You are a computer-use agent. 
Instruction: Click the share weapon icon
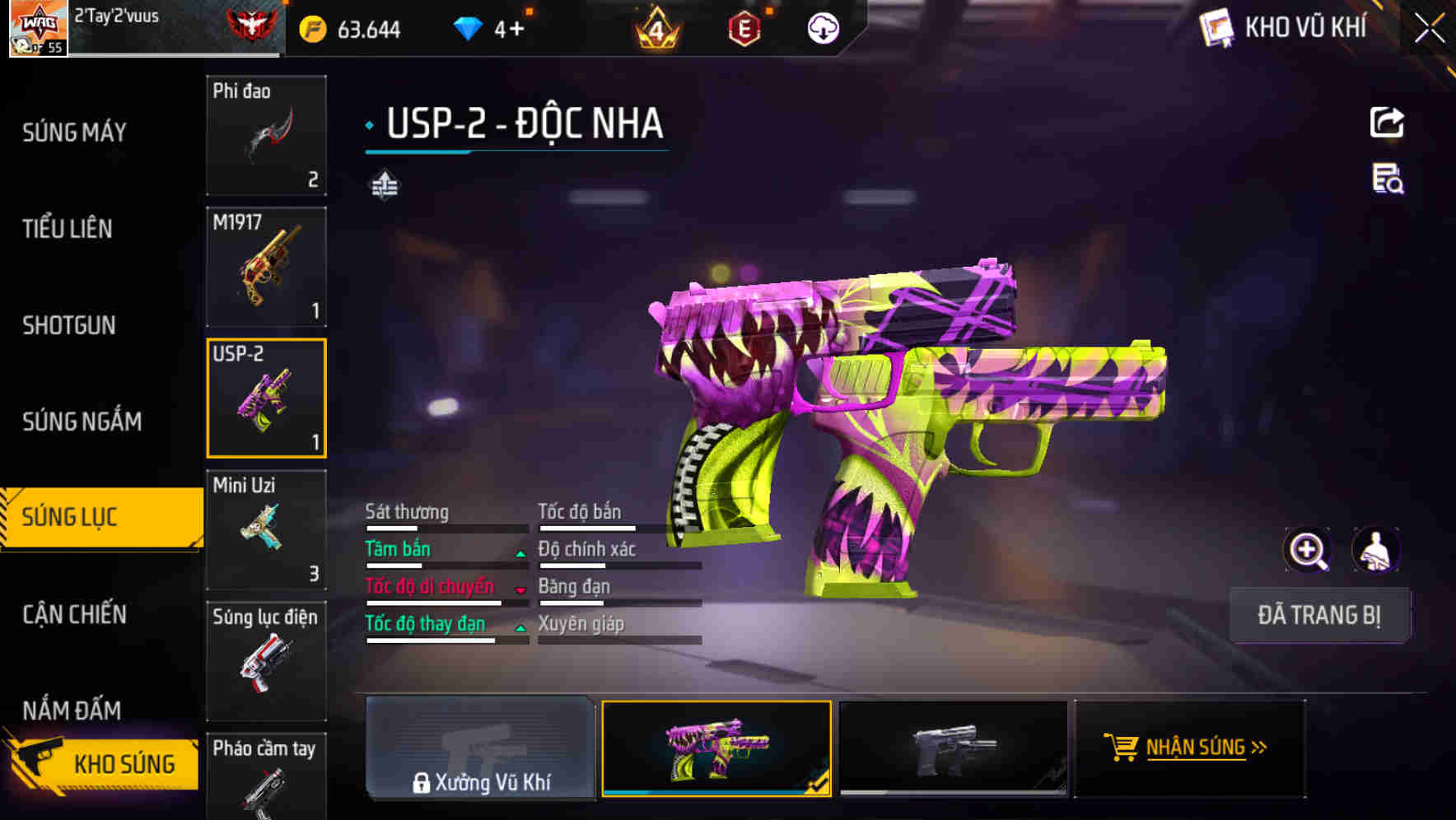coord(1388,122)
